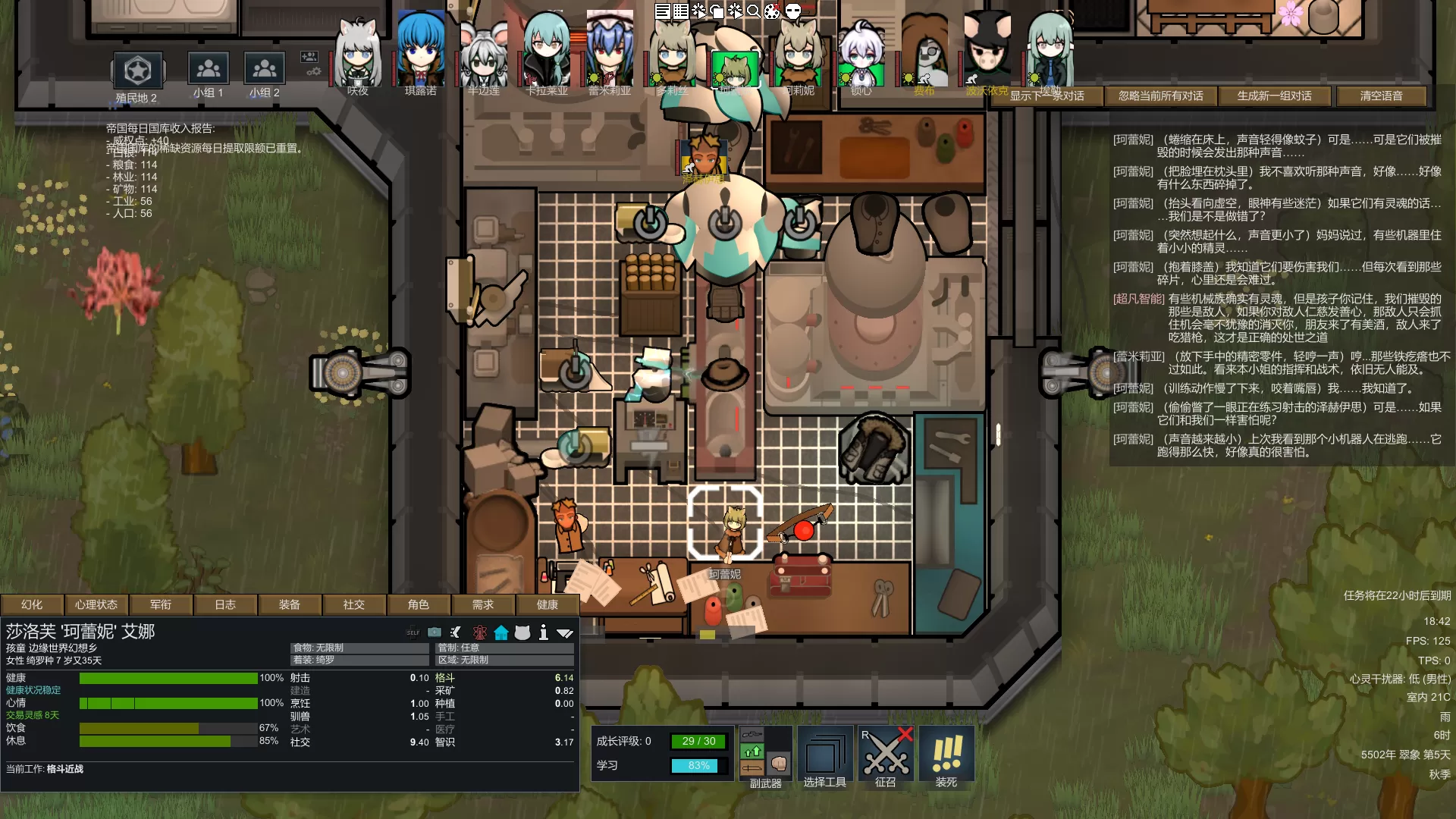Show the 社交 (Social) tab
This screenshot has width=1456, height=819.
(353, 604)
